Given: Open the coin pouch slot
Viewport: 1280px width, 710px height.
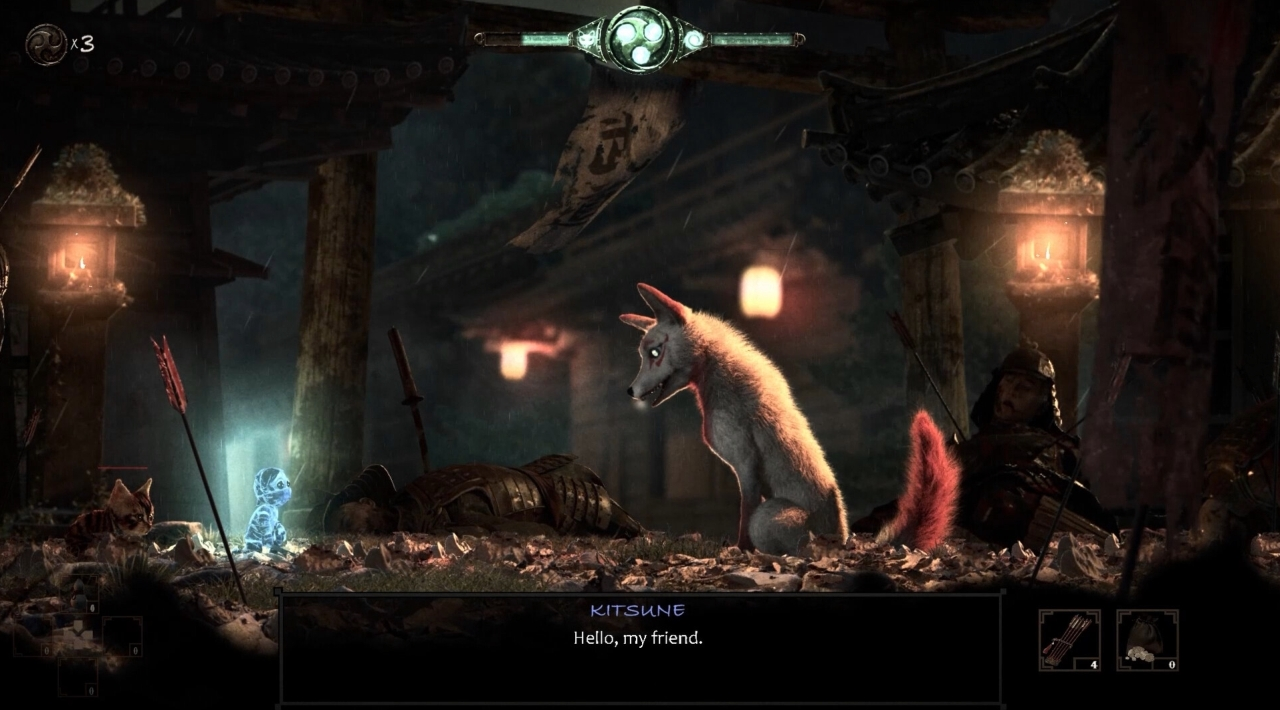Looking at the screenshot, I should pos(1147,640).
